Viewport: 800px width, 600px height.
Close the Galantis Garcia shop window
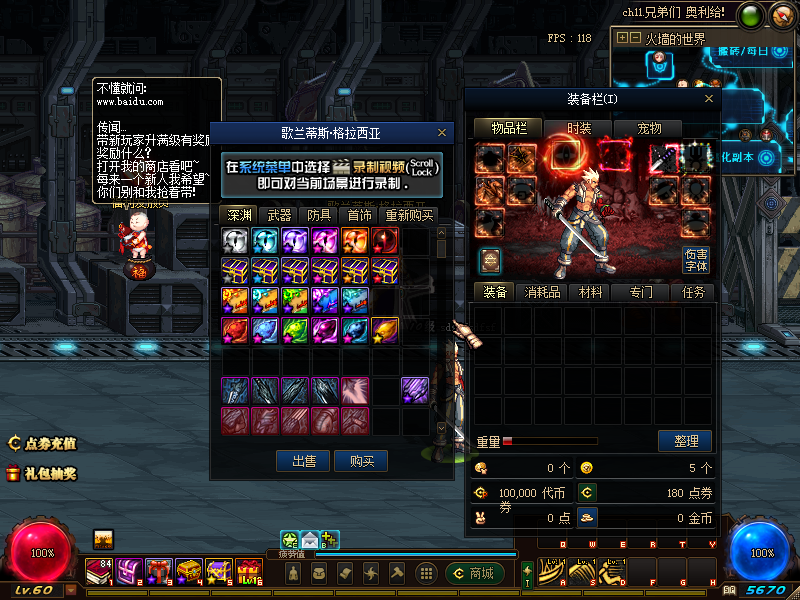click(x=442, y=132)
